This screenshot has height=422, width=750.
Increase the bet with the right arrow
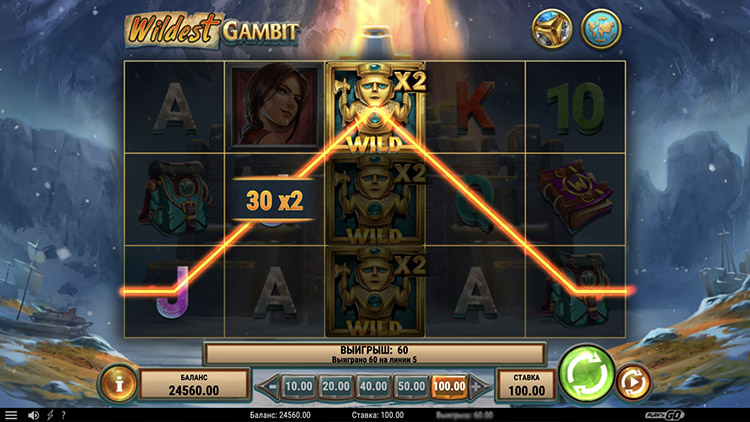click(x=481, y=385)
